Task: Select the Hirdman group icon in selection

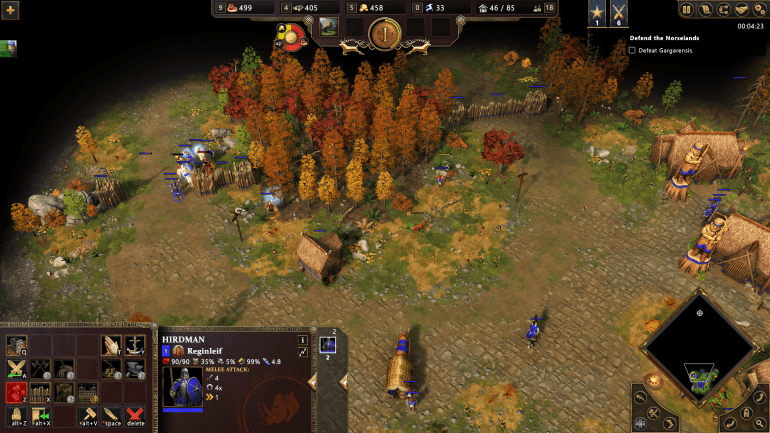Action: click(327, 345)
